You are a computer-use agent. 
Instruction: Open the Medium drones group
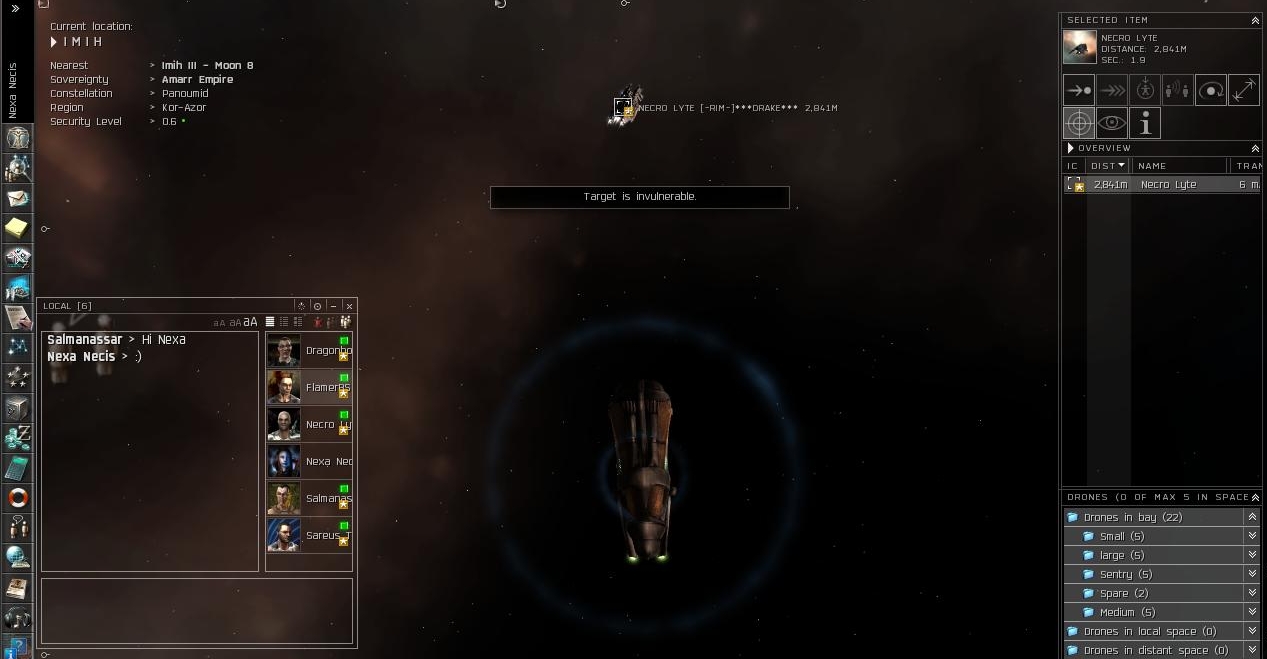coord(1252,612)
